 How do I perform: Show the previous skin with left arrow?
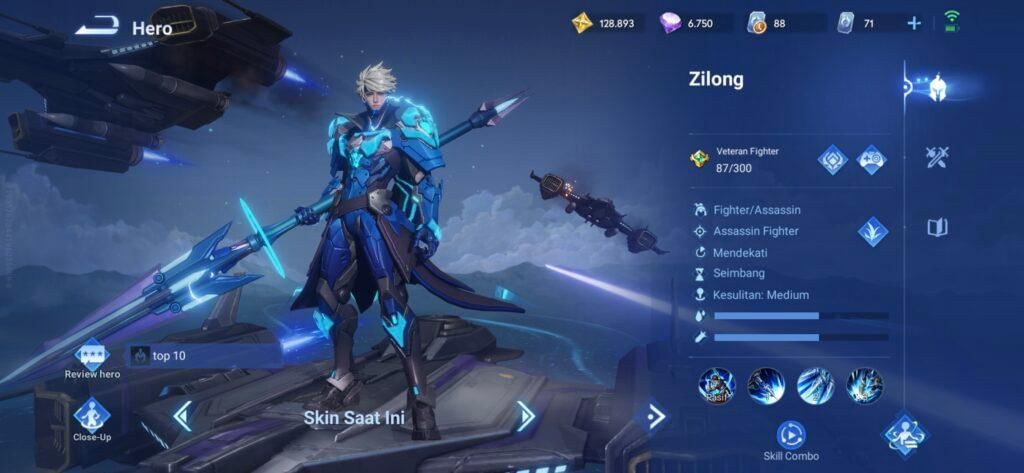click(182, 416)
